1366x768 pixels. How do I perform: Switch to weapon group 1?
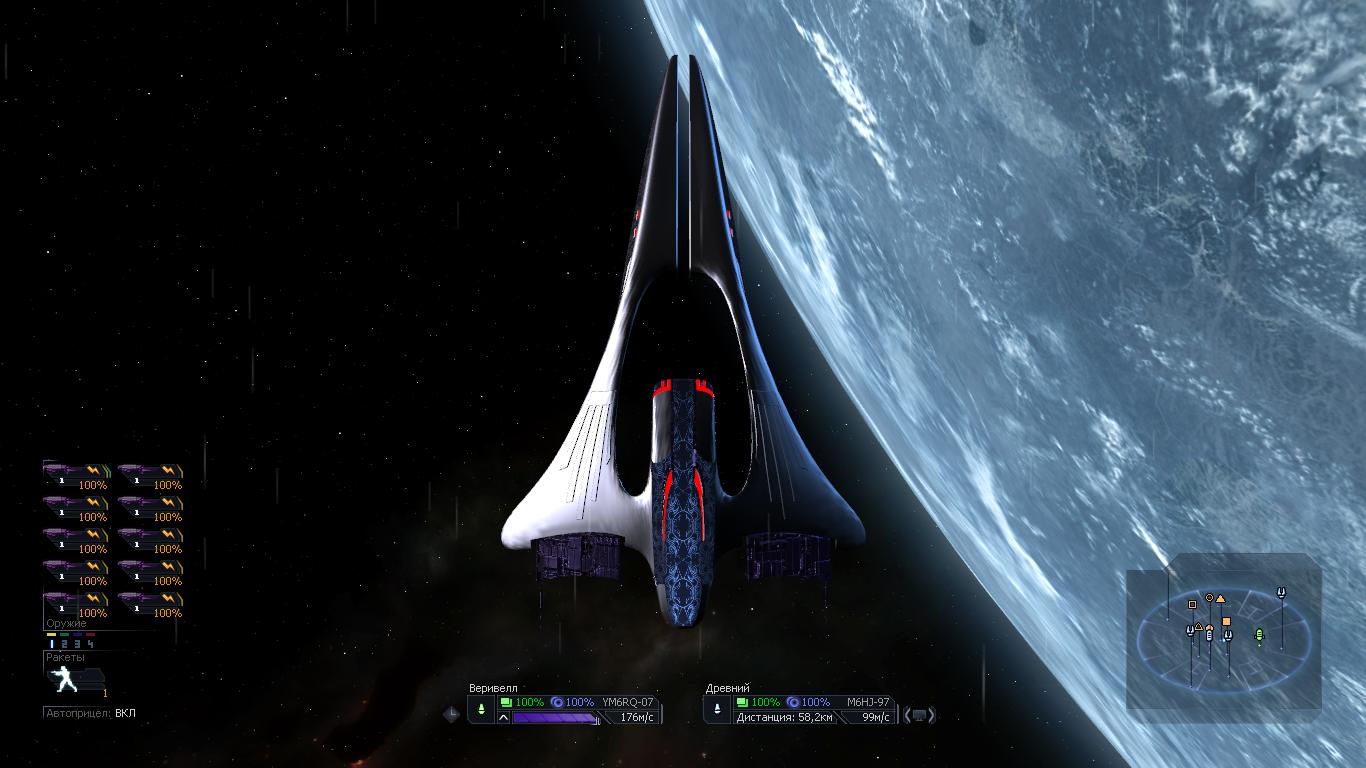click(x=51, y=643)
